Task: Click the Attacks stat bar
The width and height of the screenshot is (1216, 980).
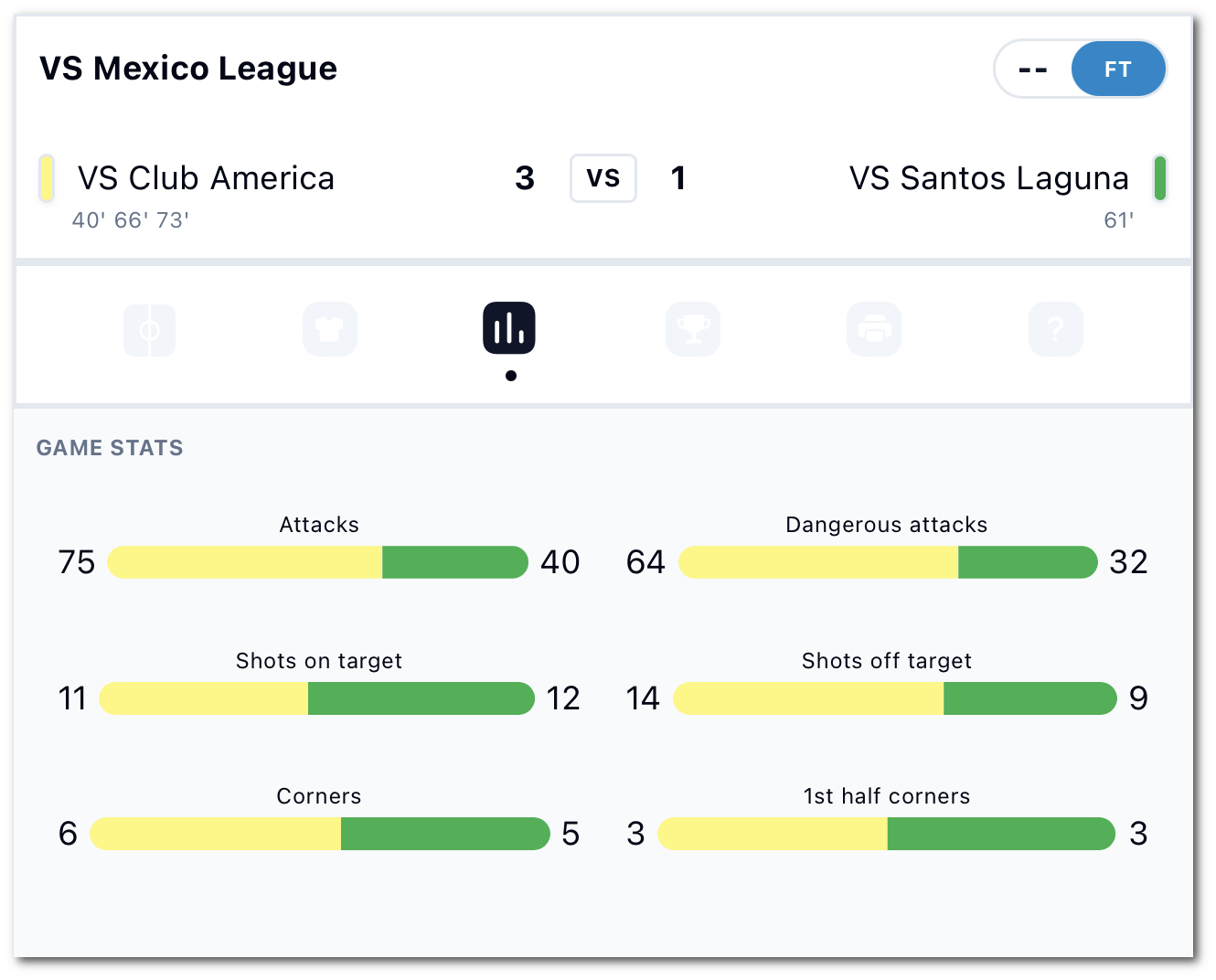Action: [x=317, y=562]
